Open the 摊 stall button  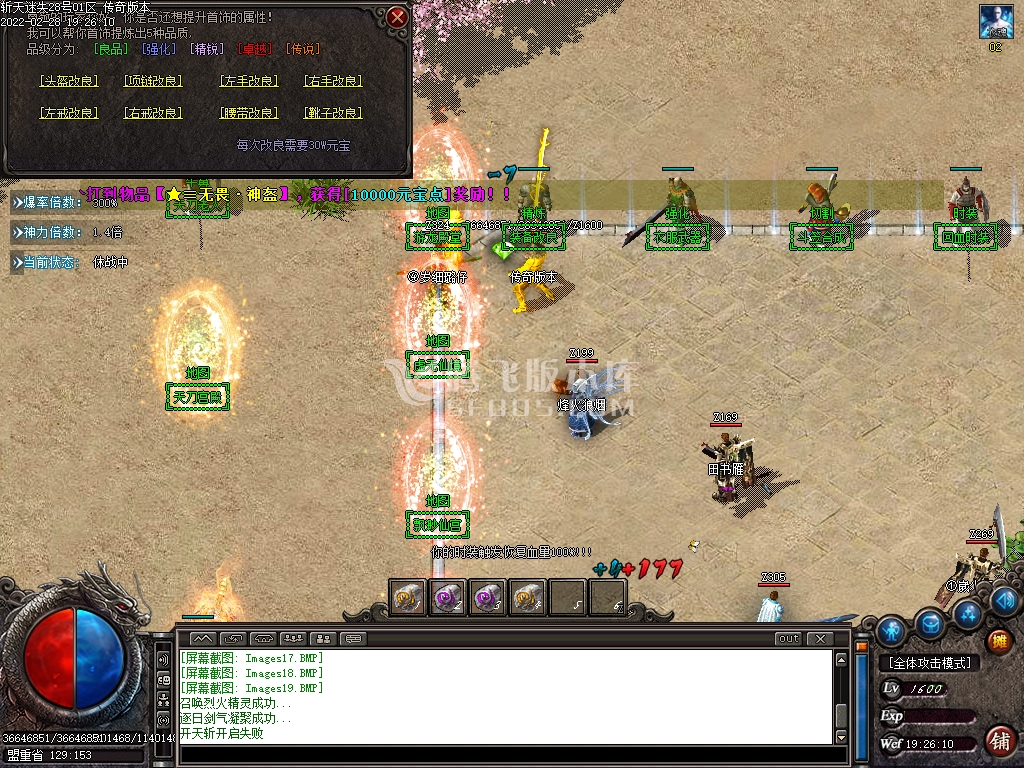[x=998, y=641]
